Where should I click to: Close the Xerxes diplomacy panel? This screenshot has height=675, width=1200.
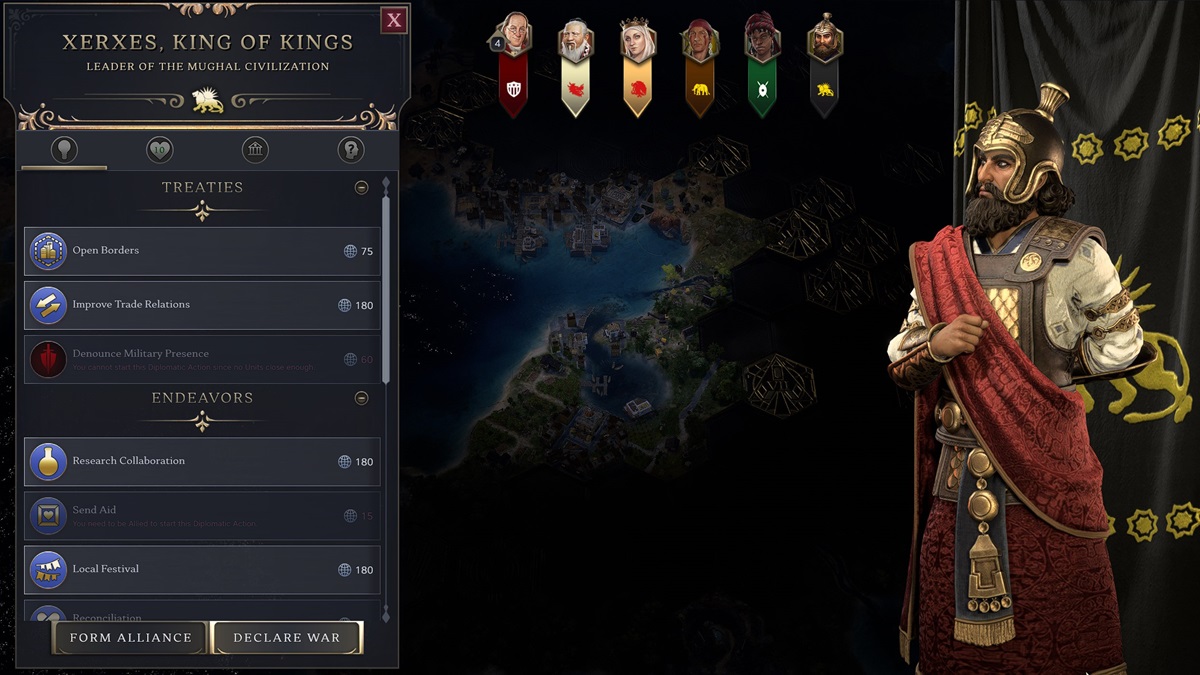pyautogui.click(x=394, y=20)
